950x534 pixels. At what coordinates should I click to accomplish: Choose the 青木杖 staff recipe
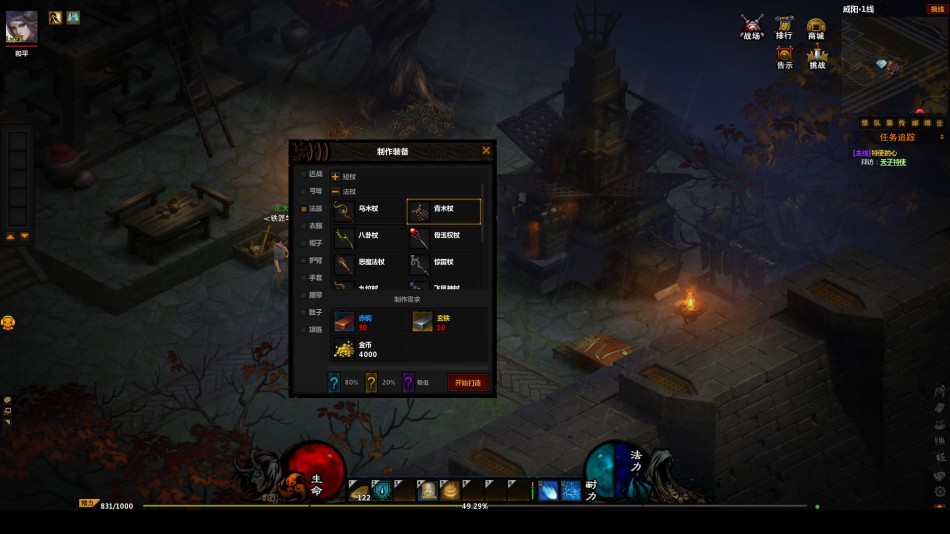pyautogui.click(x=444, y=210)
